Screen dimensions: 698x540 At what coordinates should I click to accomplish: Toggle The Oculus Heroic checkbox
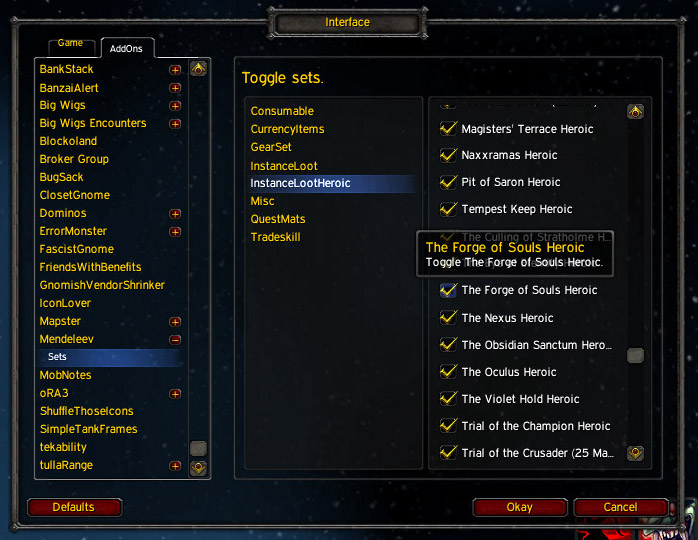point(449,372)
